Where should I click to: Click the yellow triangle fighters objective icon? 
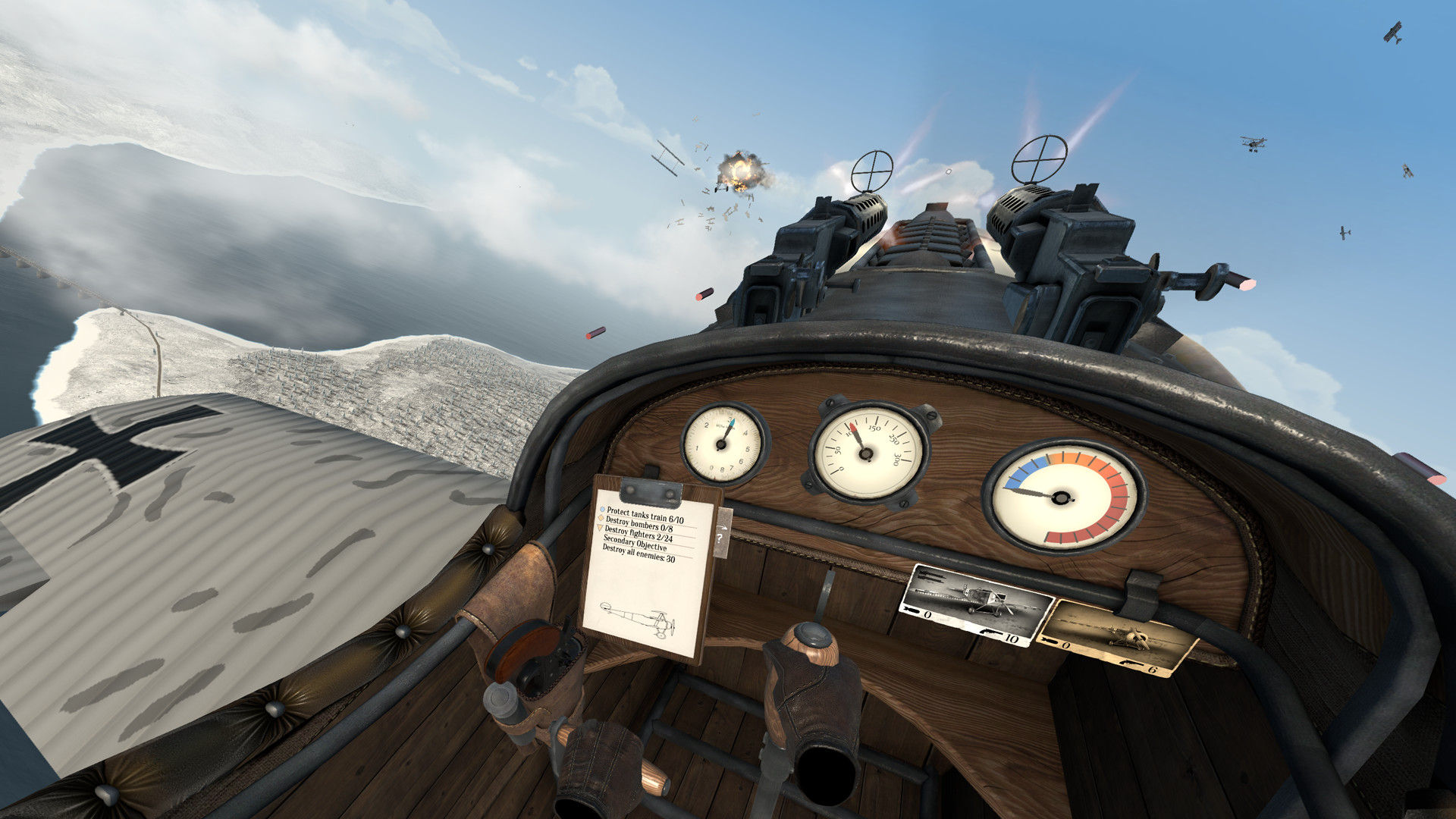(599, 527)
